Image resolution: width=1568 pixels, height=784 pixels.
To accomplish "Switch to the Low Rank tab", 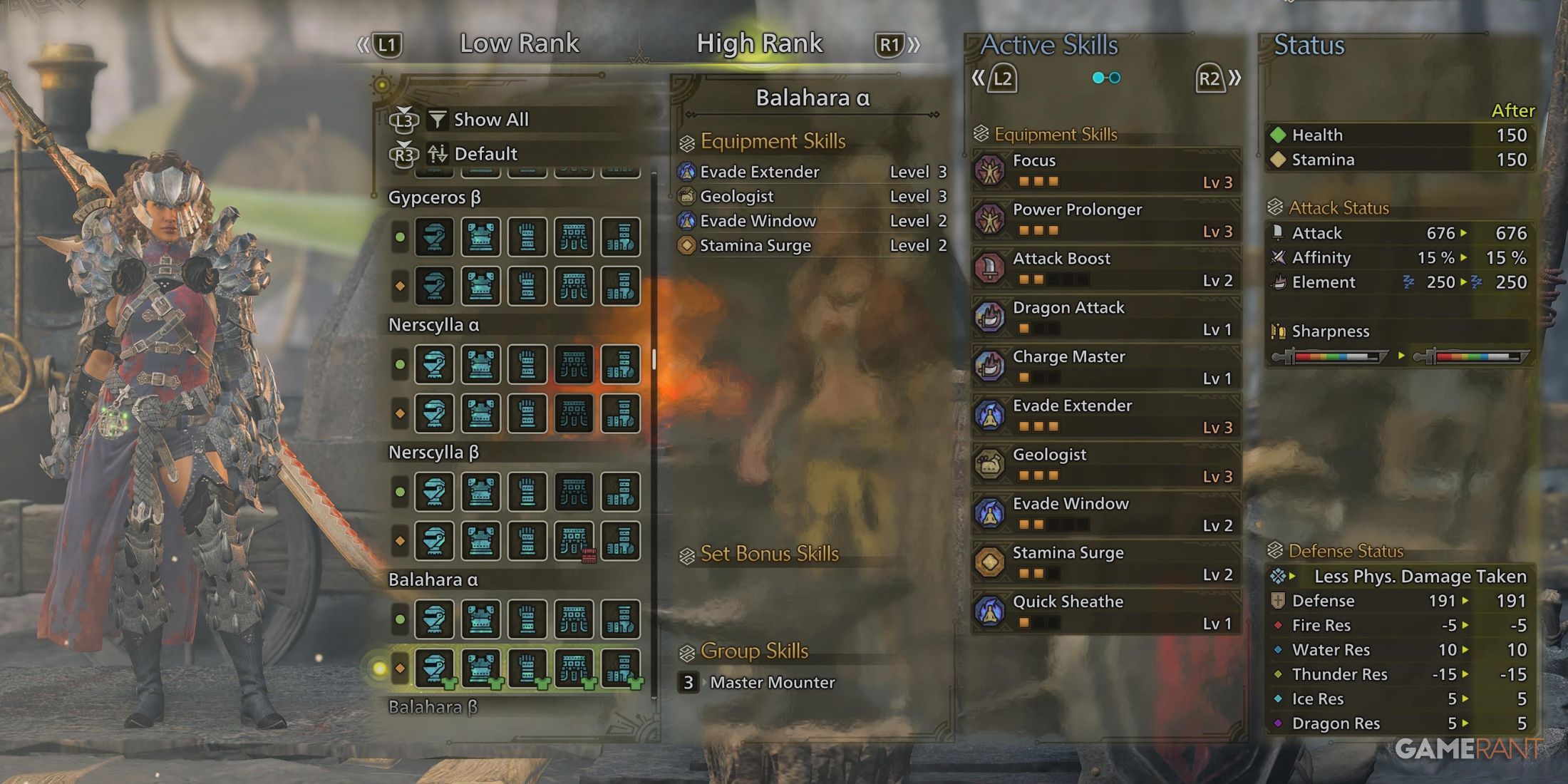I will coord(520,43).
